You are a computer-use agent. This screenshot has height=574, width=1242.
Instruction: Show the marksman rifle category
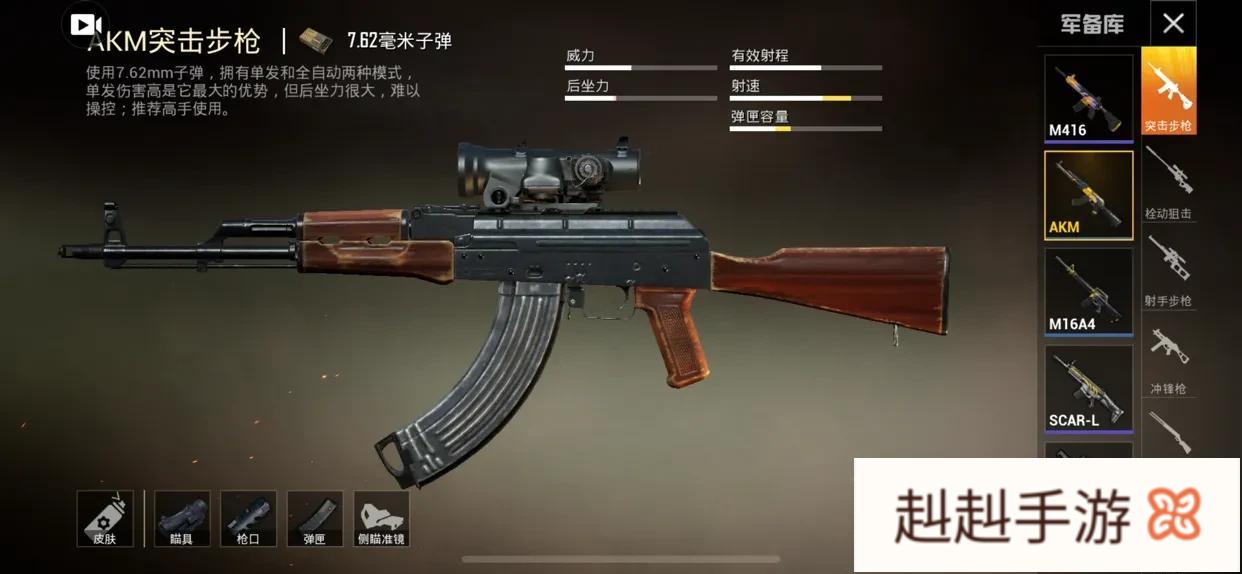click(x=1168, y=269)
